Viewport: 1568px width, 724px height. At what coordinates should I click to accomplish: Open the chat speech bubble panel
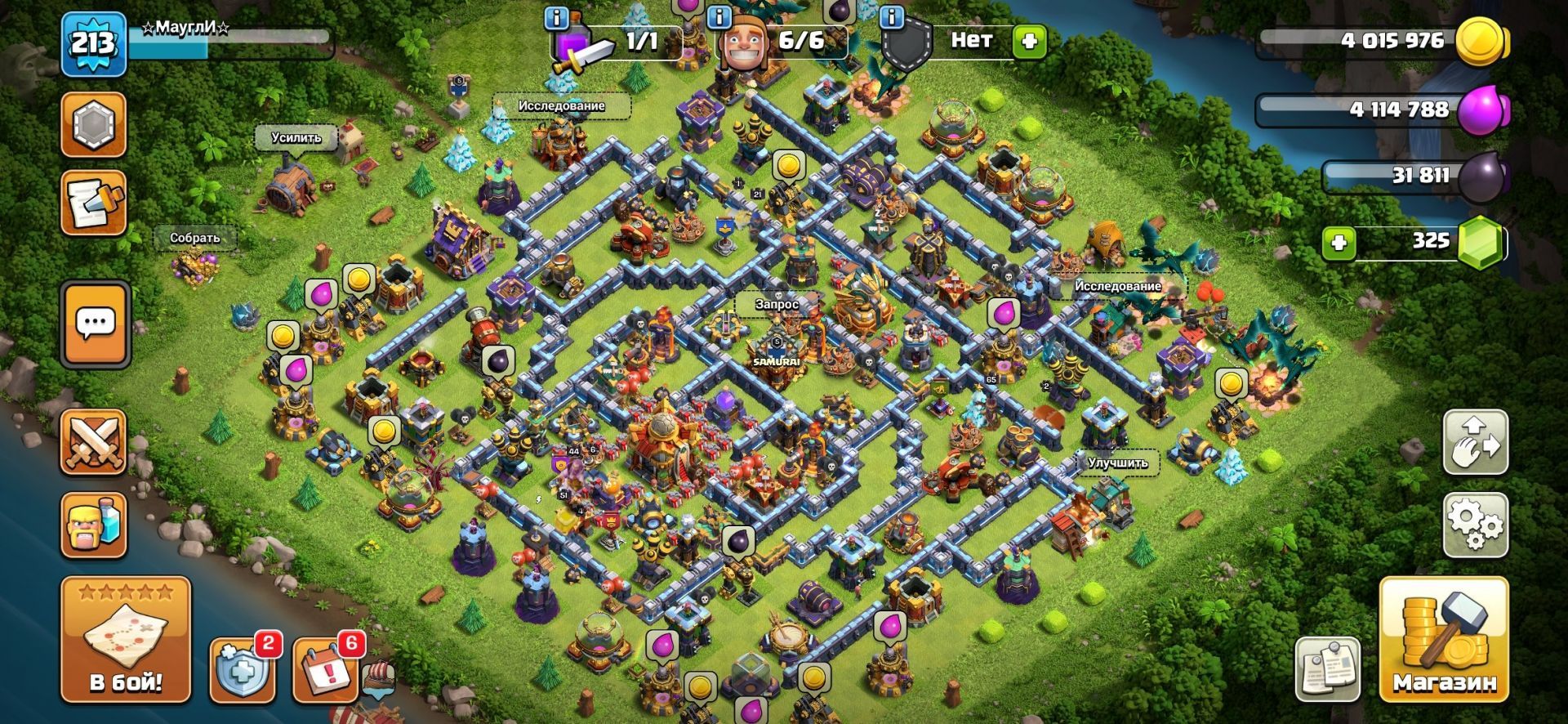coord(96,324)
